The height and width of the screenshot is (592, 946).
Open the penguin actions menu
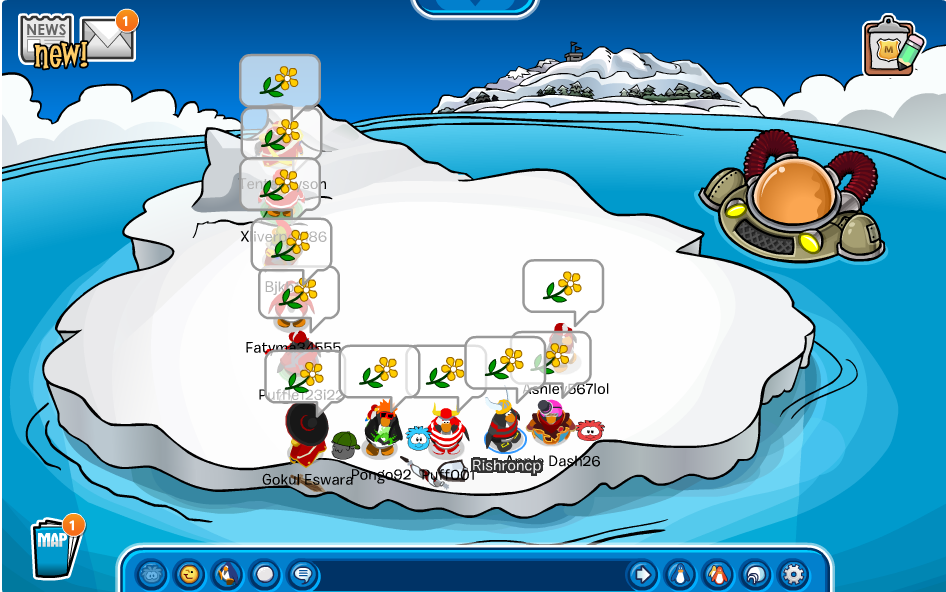[x=227, y=574]
